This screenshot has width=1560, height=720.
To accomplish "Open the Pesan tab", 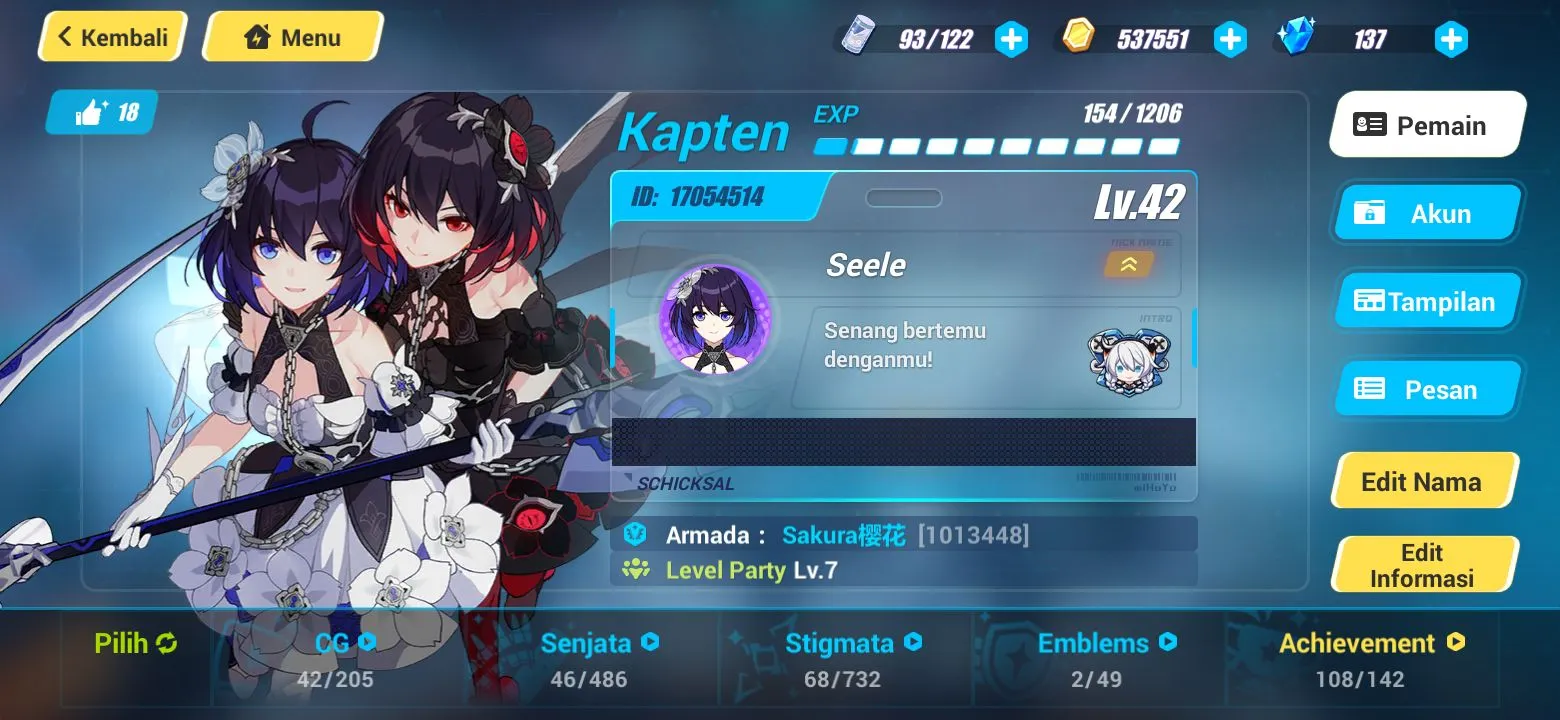I will [x=1426, y=389].
